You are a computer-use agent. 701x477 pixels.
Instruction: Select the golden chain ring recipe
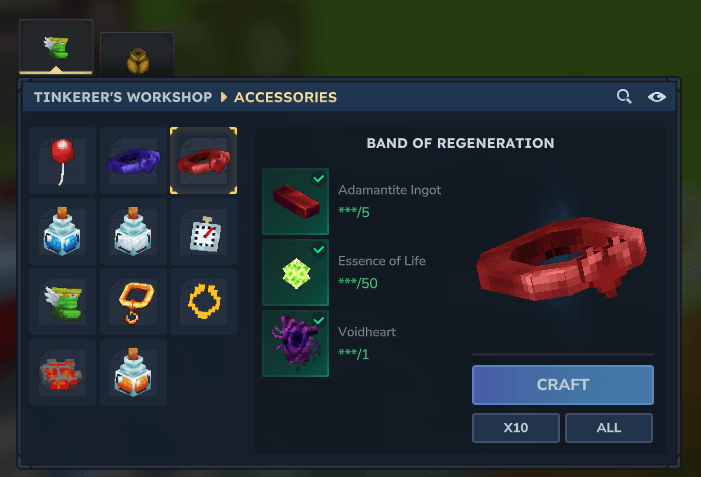click(203, 301)
